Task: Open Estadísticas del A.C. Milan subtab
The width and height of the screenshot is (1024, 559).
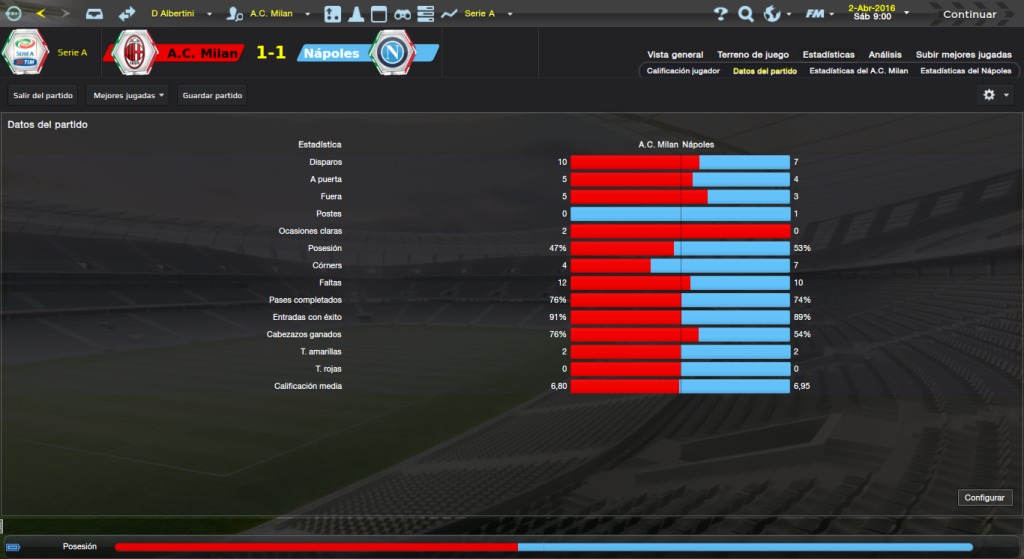Action: (858, 71)
